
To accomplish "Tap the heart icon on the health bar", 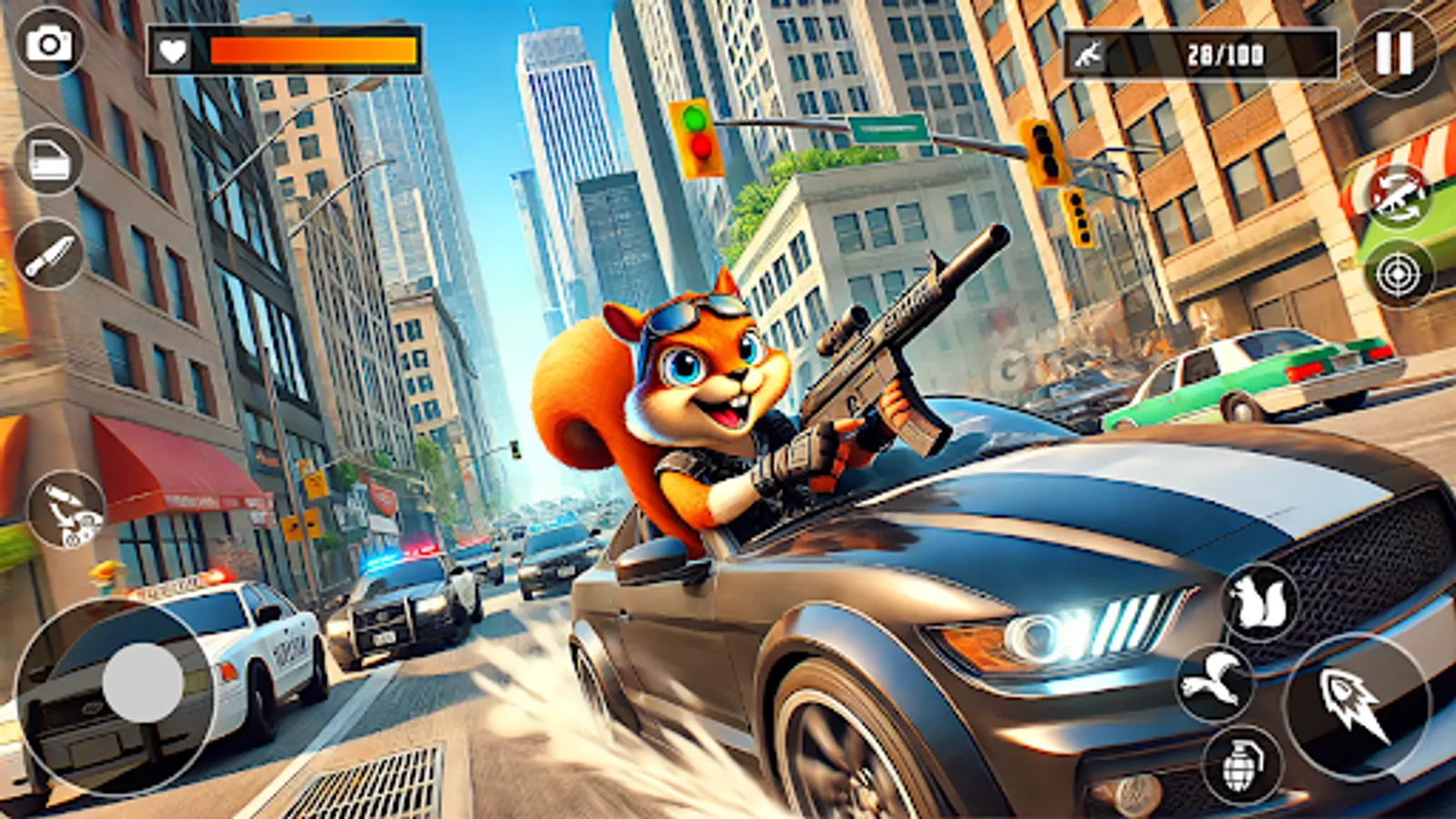I will coord(171,52).
